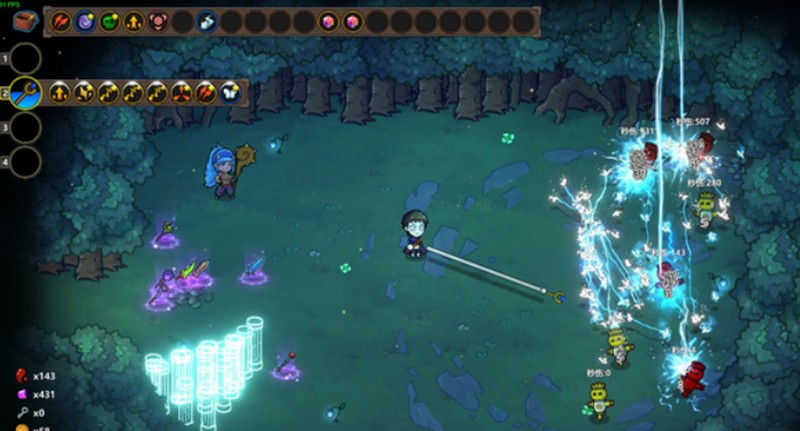Choose the green spell icon in the top bar
Viewport: 800px width, 431px height.
click(x=109, y=21)
